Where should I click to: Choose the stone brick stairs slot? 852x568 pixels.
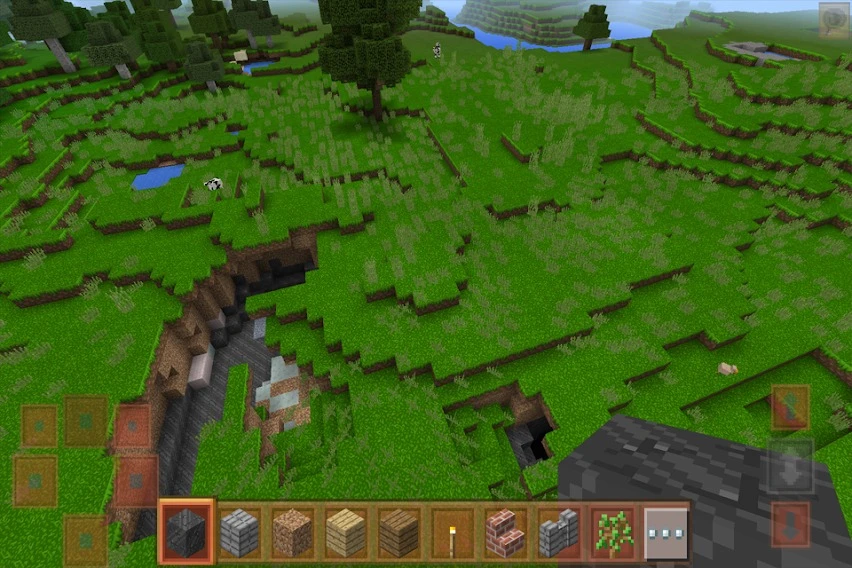pos(559,532)
